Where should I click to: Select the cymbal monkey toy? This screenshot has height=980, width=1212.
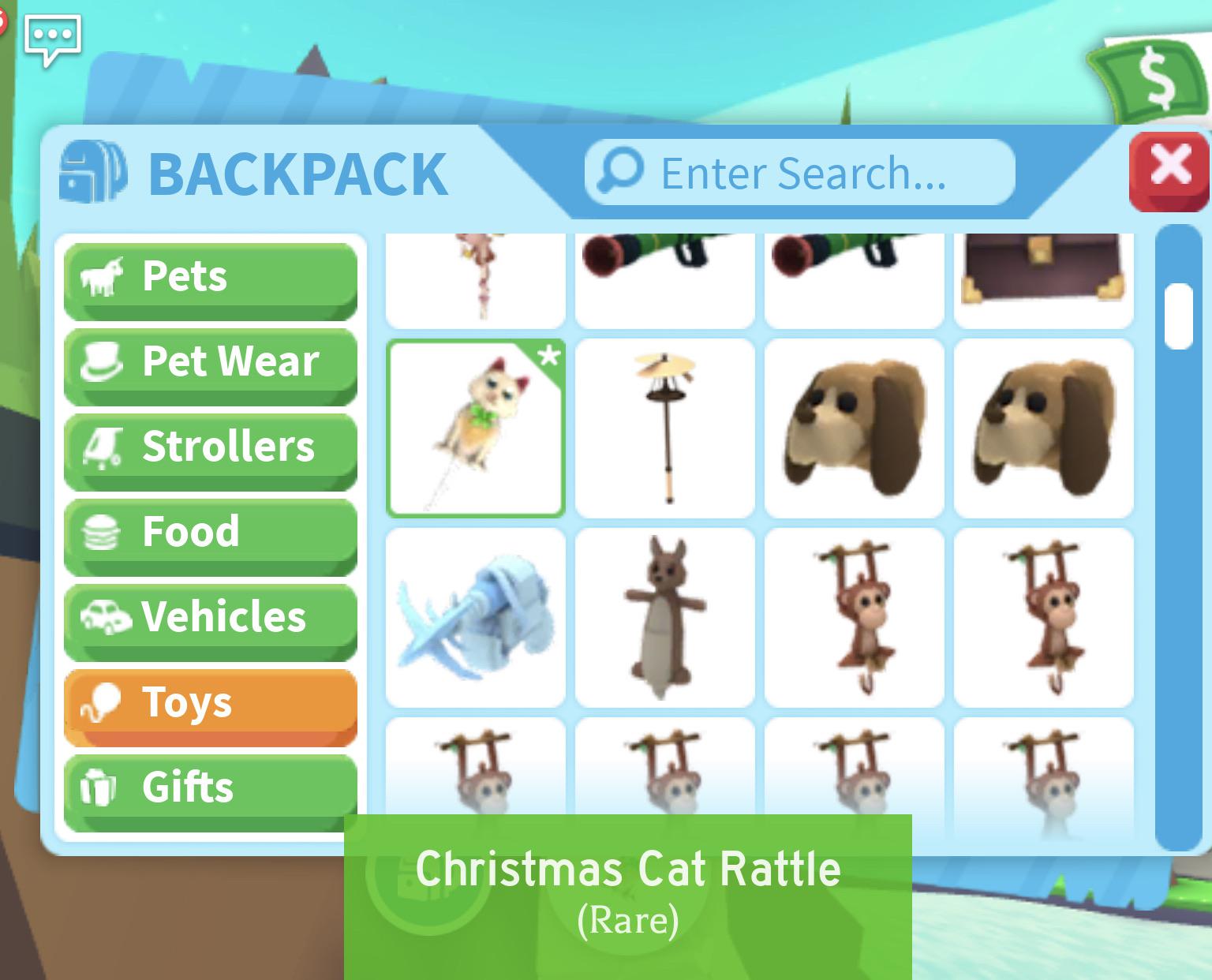tap(664, 428)
